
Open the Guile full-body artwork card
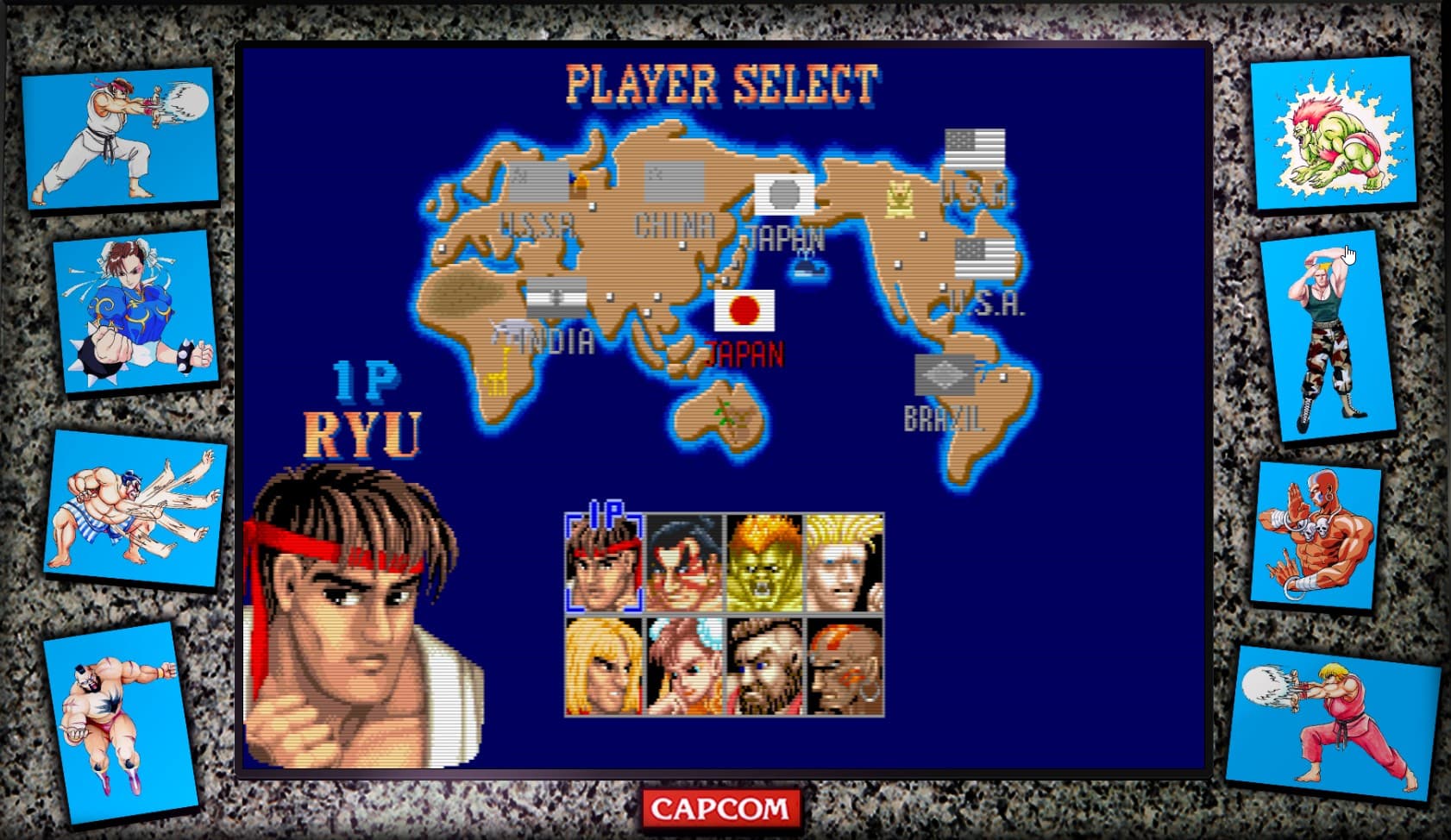coord(1327,338)
